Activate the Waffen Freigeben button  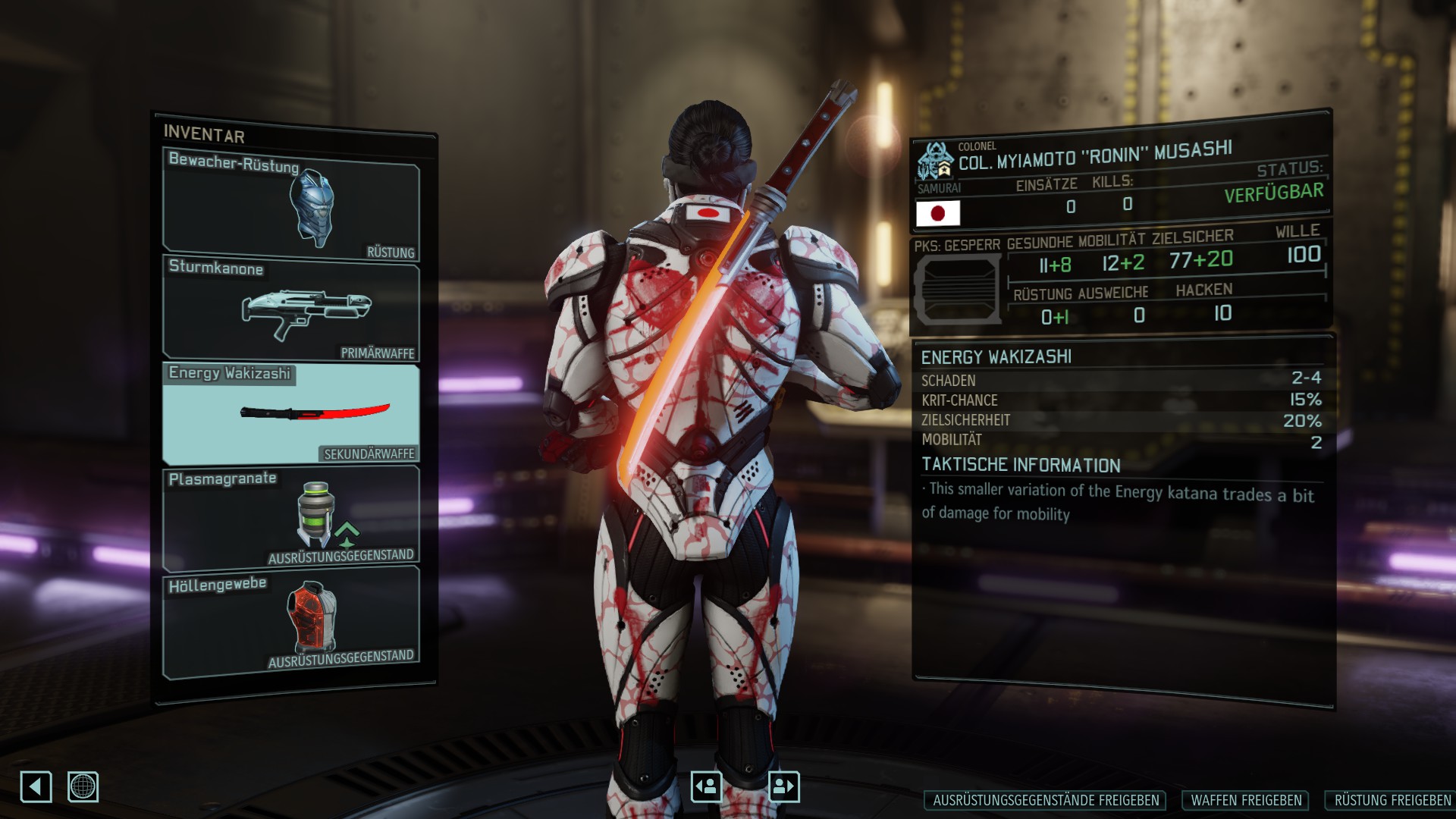[1246, 800]
